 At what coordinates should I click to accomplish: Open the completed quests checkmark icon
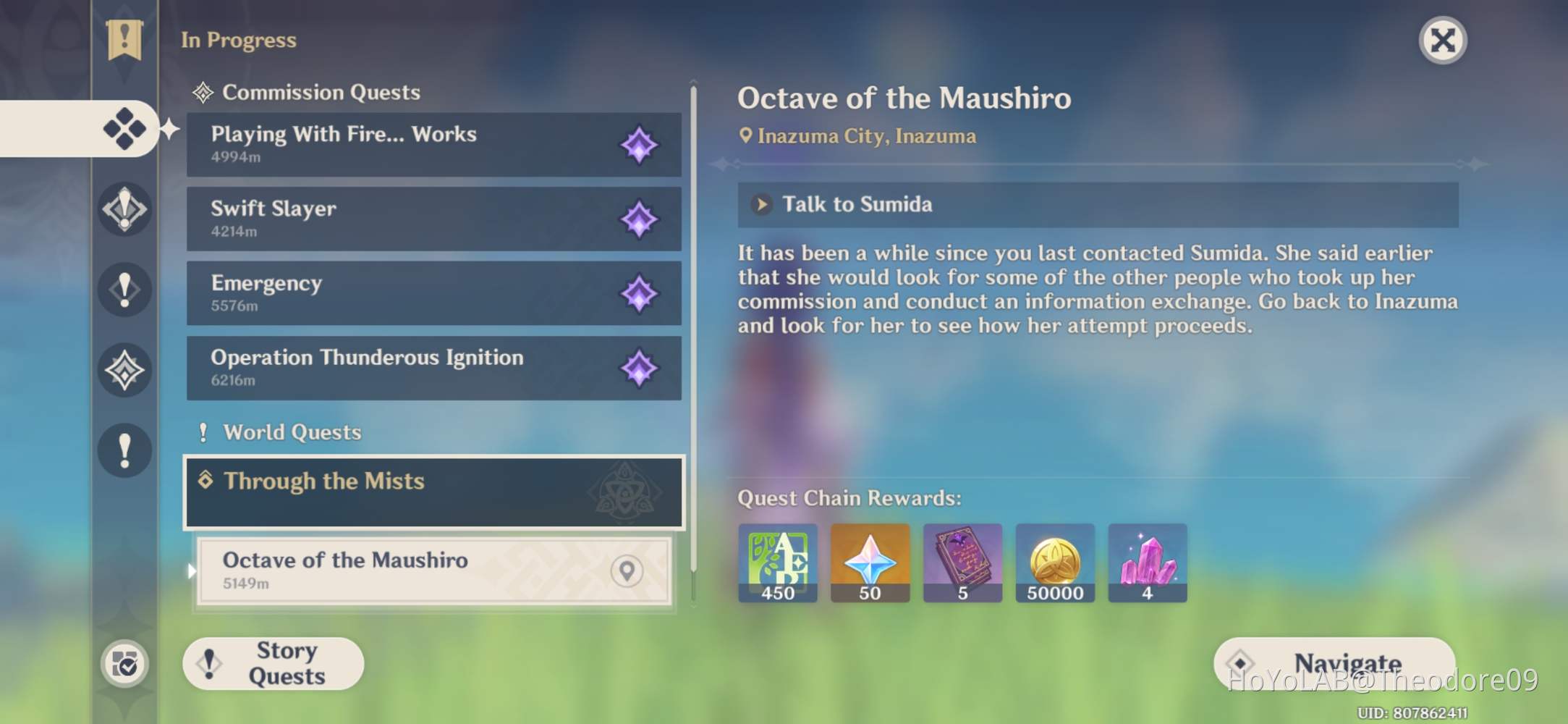tap(124, 664)
